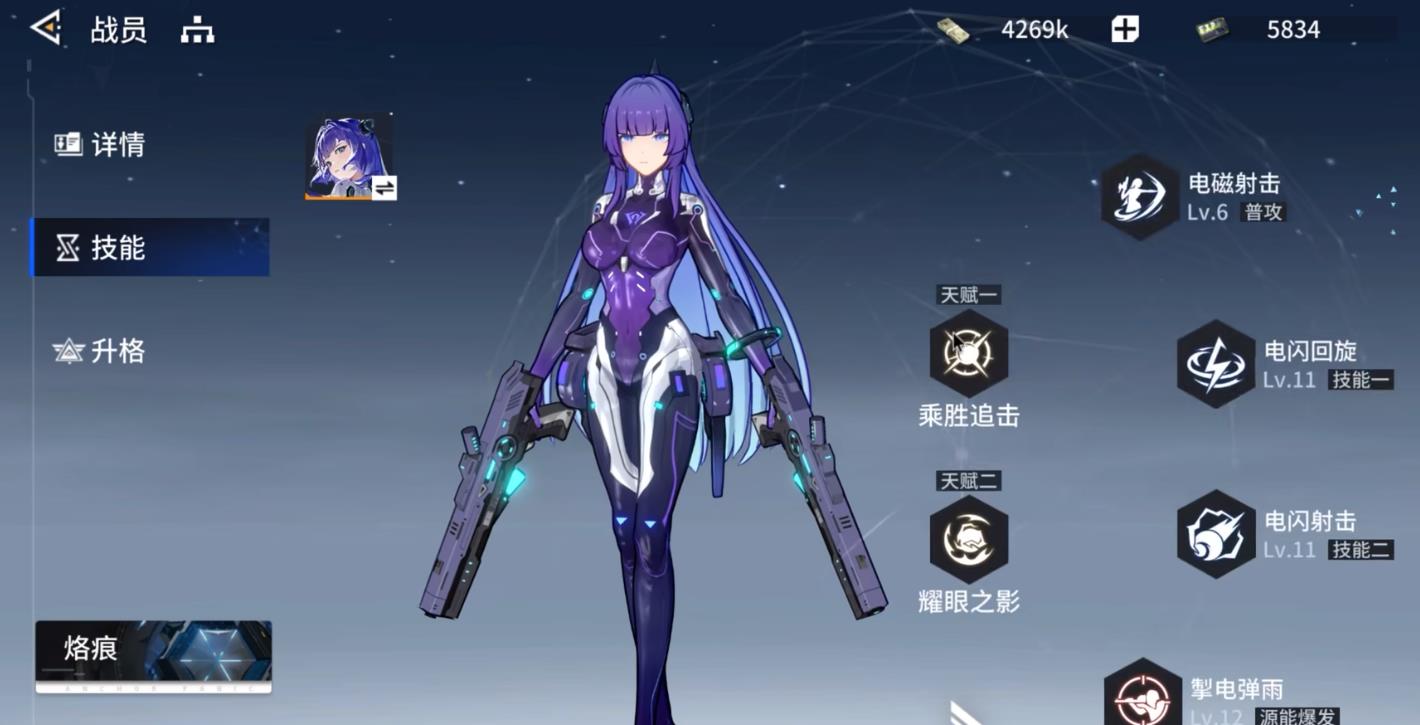The image size is (1420, 725).
Task: Open the hierarchy icon beside 战员
Action: pos(197,31)
